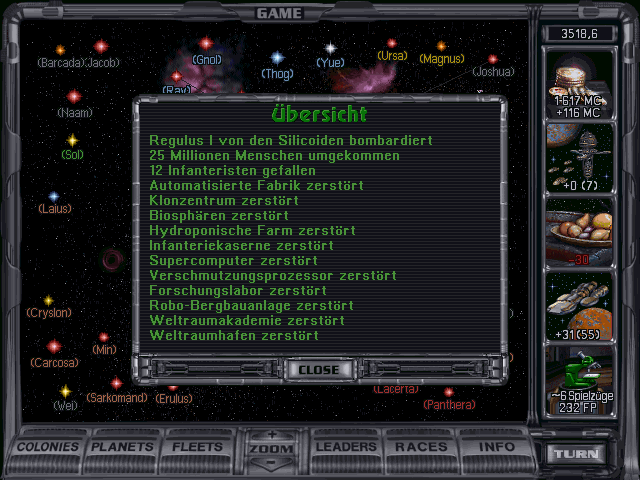Open the Colonies screen

(x=49, y=446)
